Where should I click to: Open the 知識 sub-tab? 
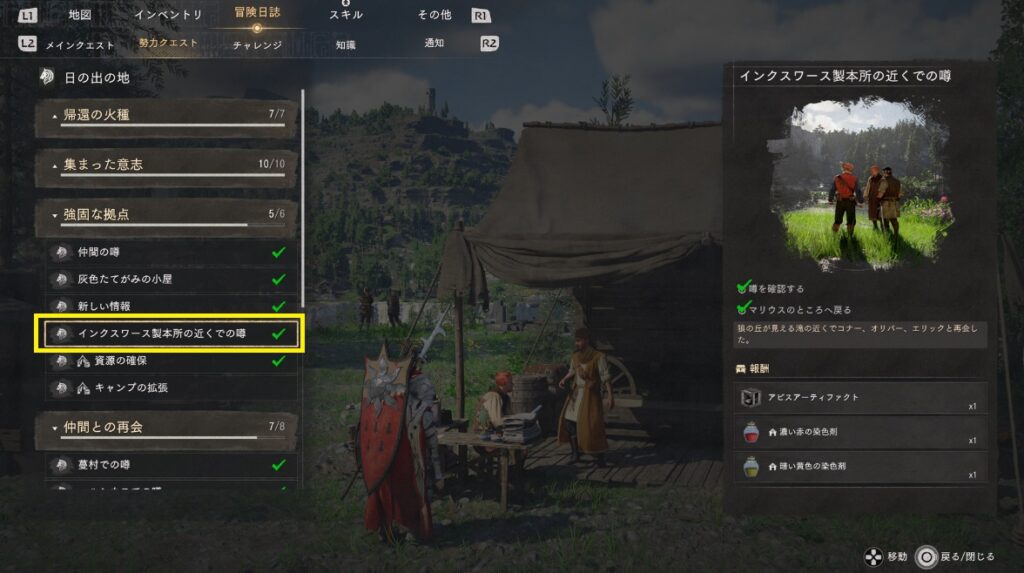tap(346, 44)
